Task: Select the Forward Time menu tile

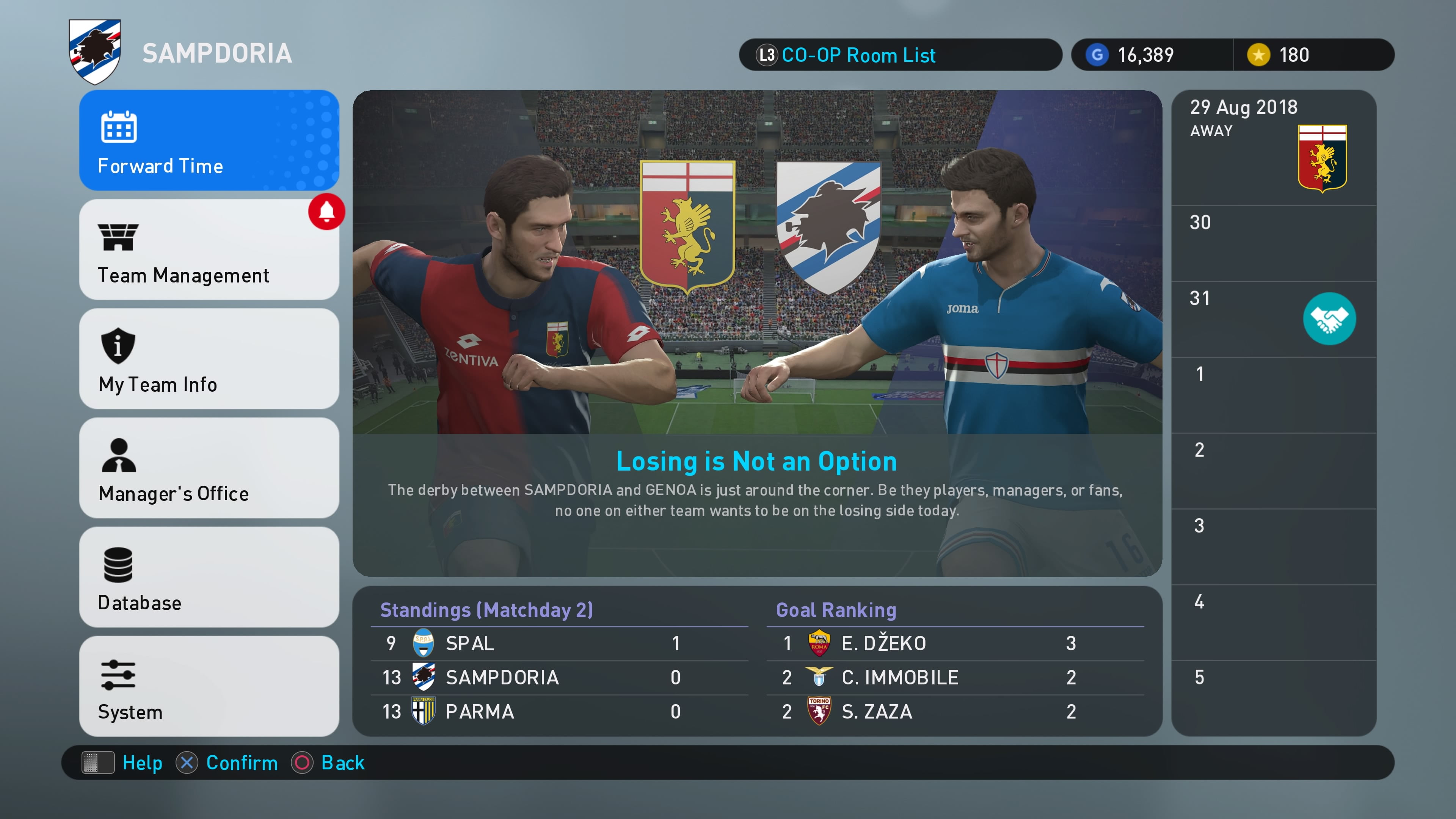Action: coord(209,140)
